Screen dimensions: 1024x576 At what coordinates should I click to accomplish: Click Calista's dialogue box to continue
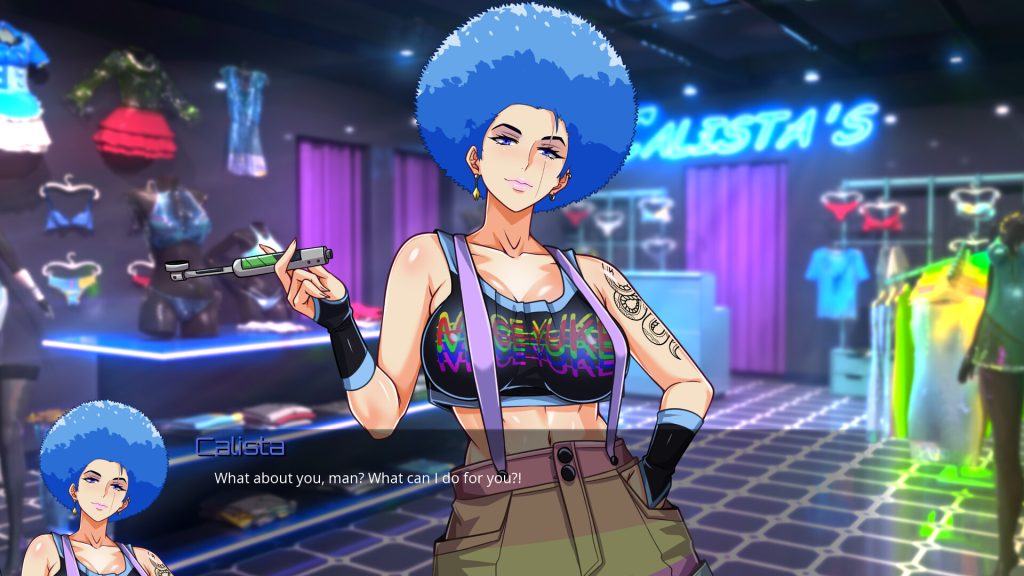pos(367,478)
